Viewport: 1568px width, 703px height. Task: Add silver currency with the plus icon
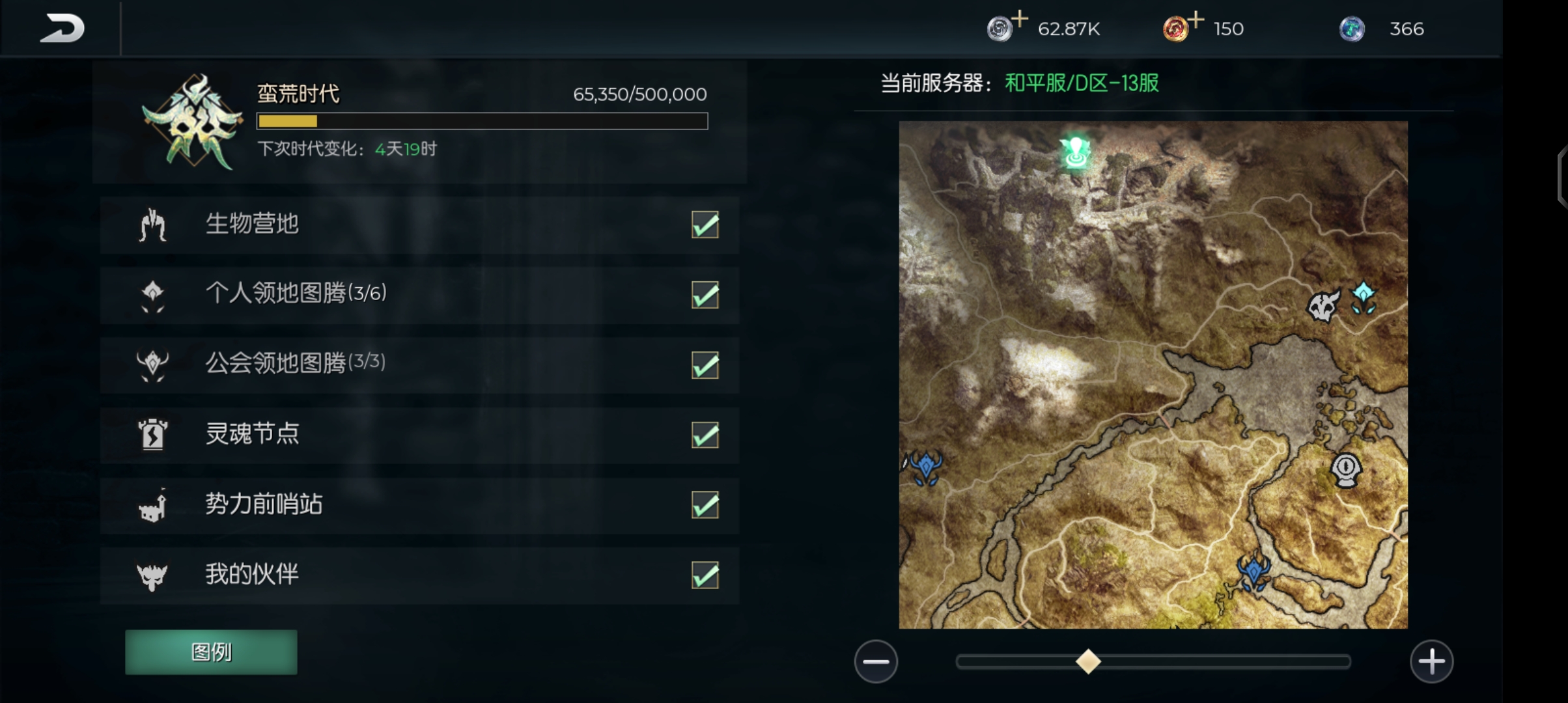1020,19
